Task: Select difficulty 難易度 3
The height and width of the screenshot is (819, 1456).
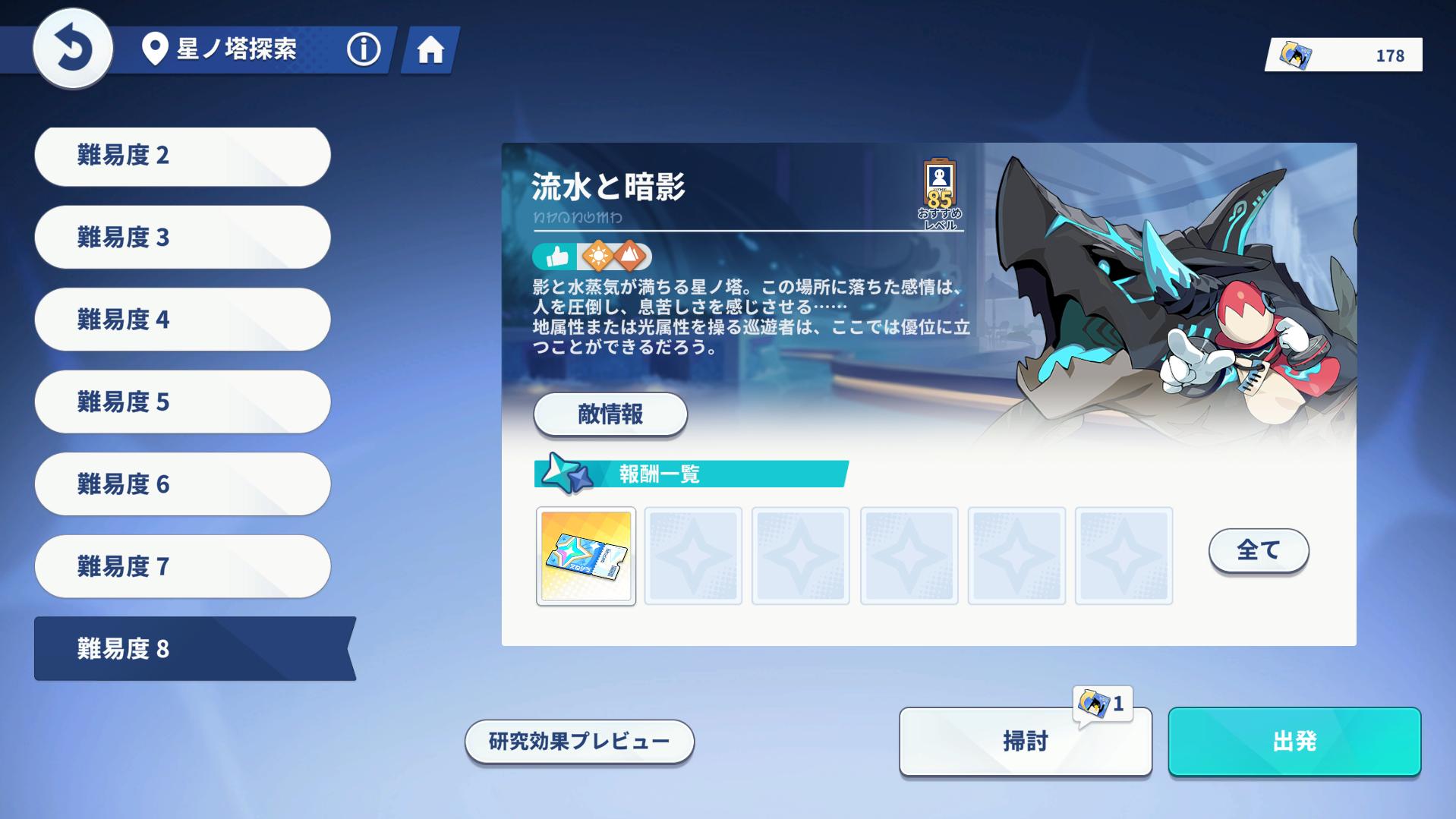Action: (x=182, y=238)
